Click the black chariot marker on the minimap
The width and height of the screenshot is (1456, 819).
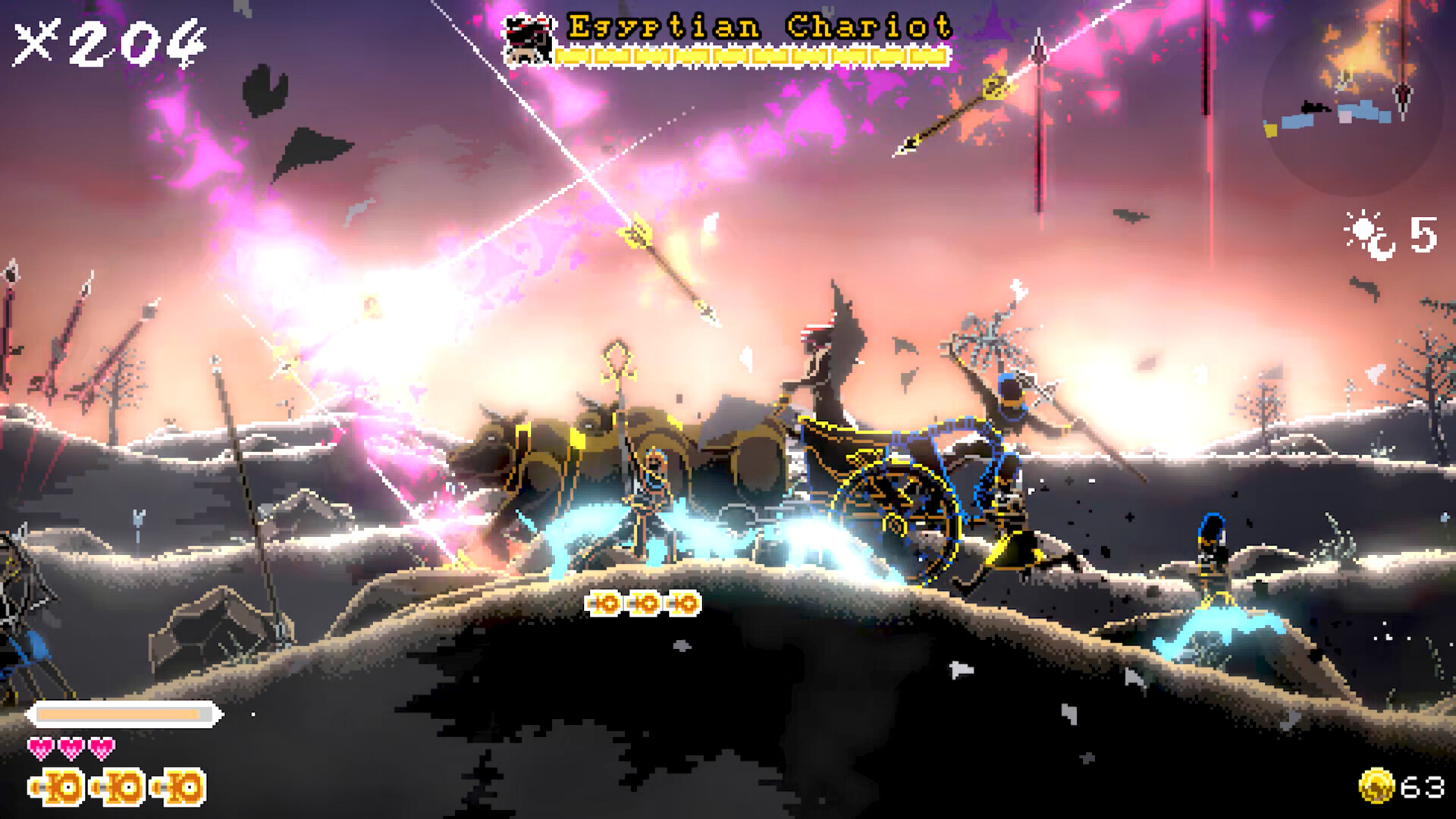point(1314,108)
